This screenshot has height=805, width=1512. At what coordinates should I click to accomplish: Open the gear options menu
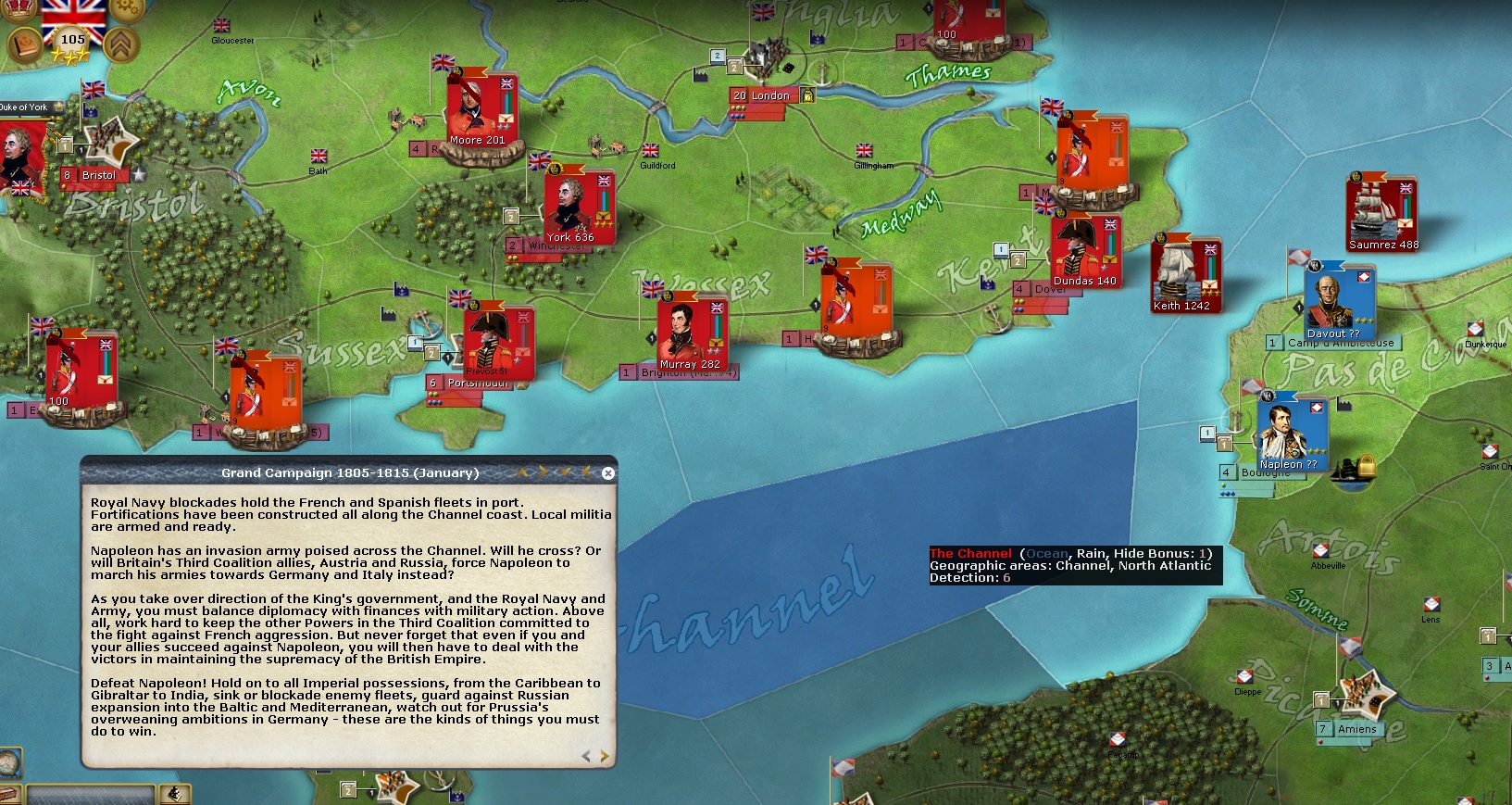[x=126, y=9]
